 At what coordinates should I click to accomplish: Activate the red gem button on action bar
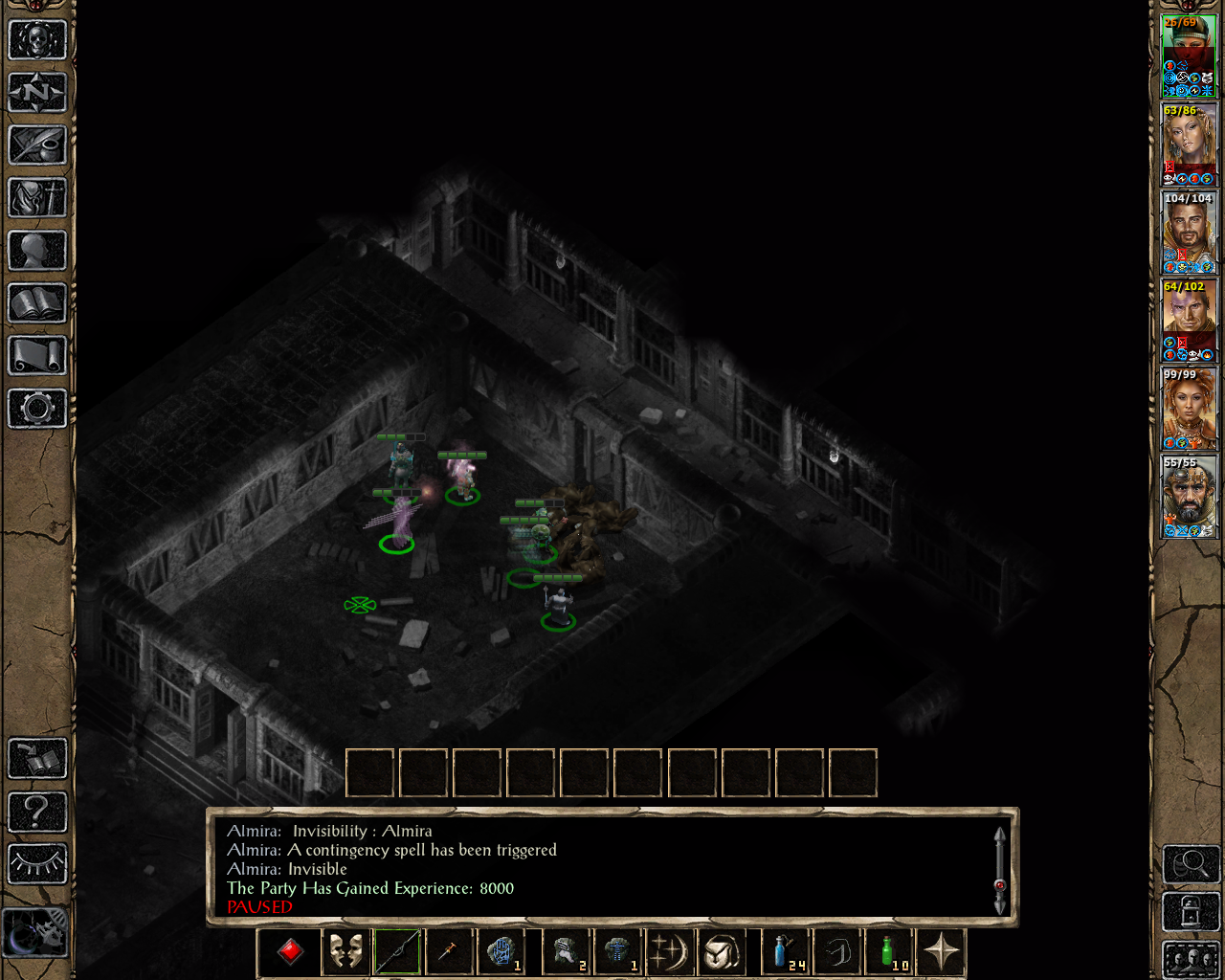(290, 952)
